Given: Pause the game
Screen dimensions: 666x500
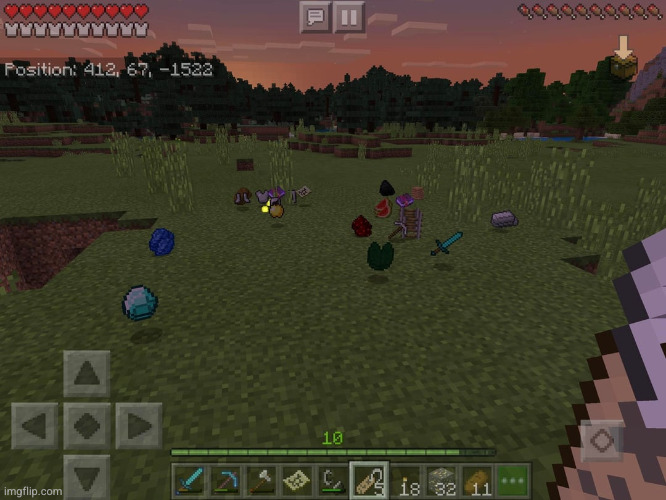Looking at the screenshot, I should click(x=347, y=16).
